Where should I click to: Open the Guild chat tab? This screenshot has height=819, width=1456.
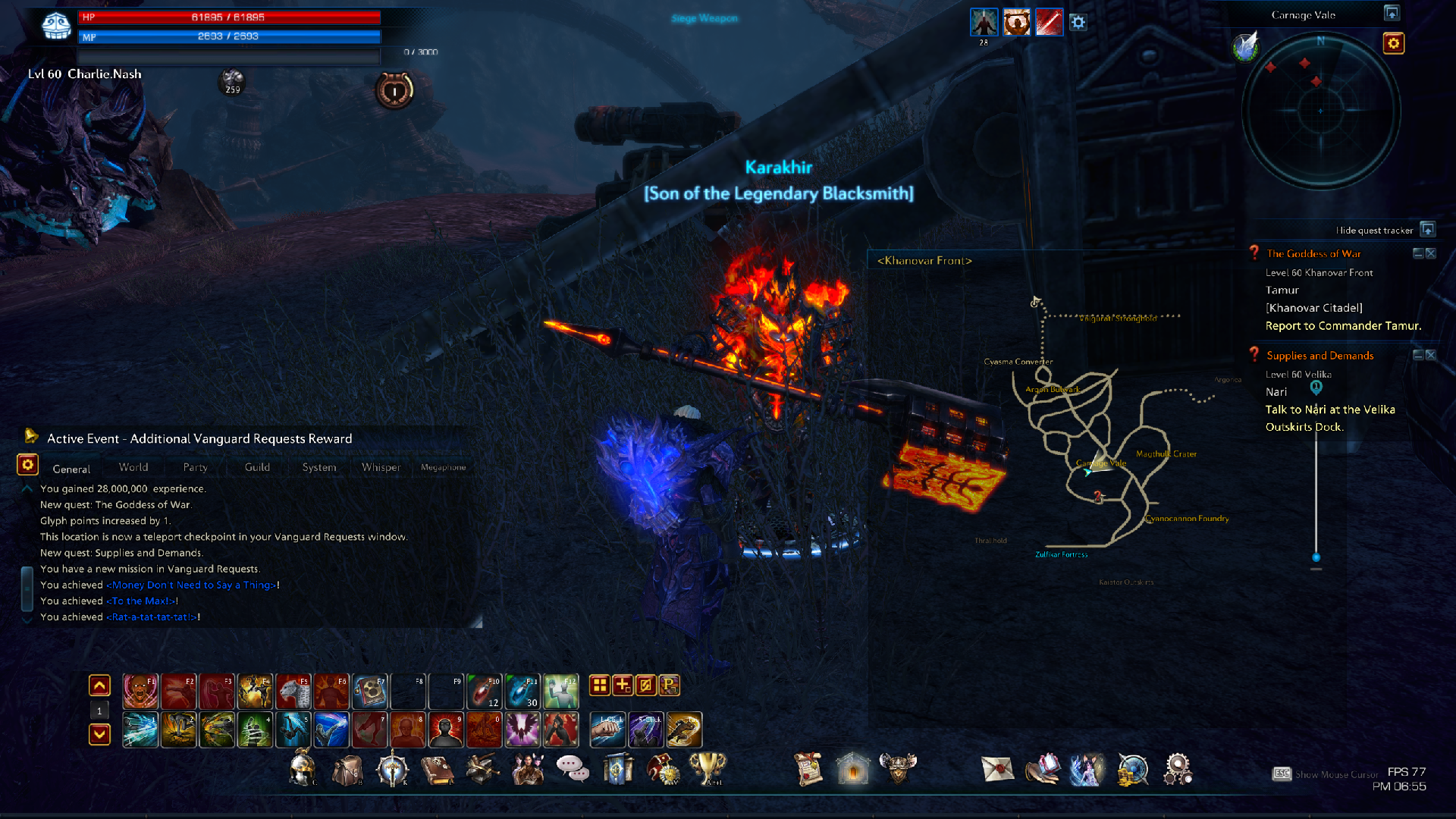[x=257, y=467]
